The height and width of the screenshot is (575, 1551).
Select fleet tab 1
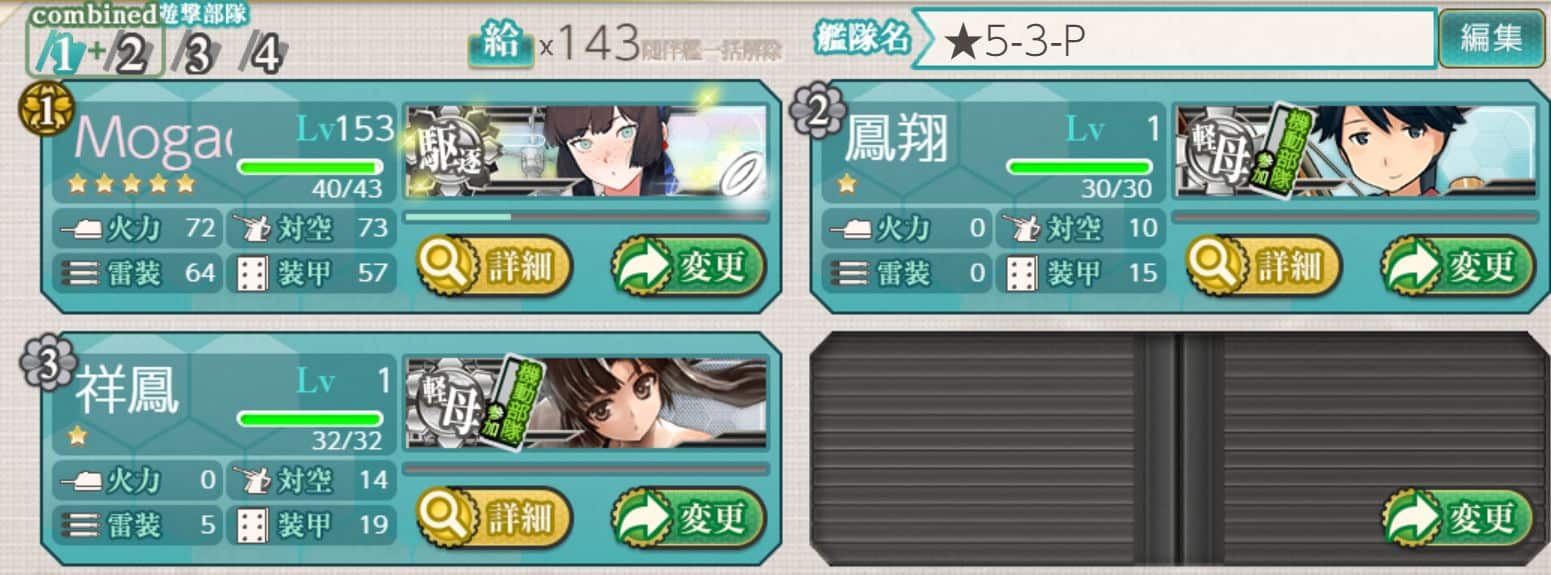60,57
